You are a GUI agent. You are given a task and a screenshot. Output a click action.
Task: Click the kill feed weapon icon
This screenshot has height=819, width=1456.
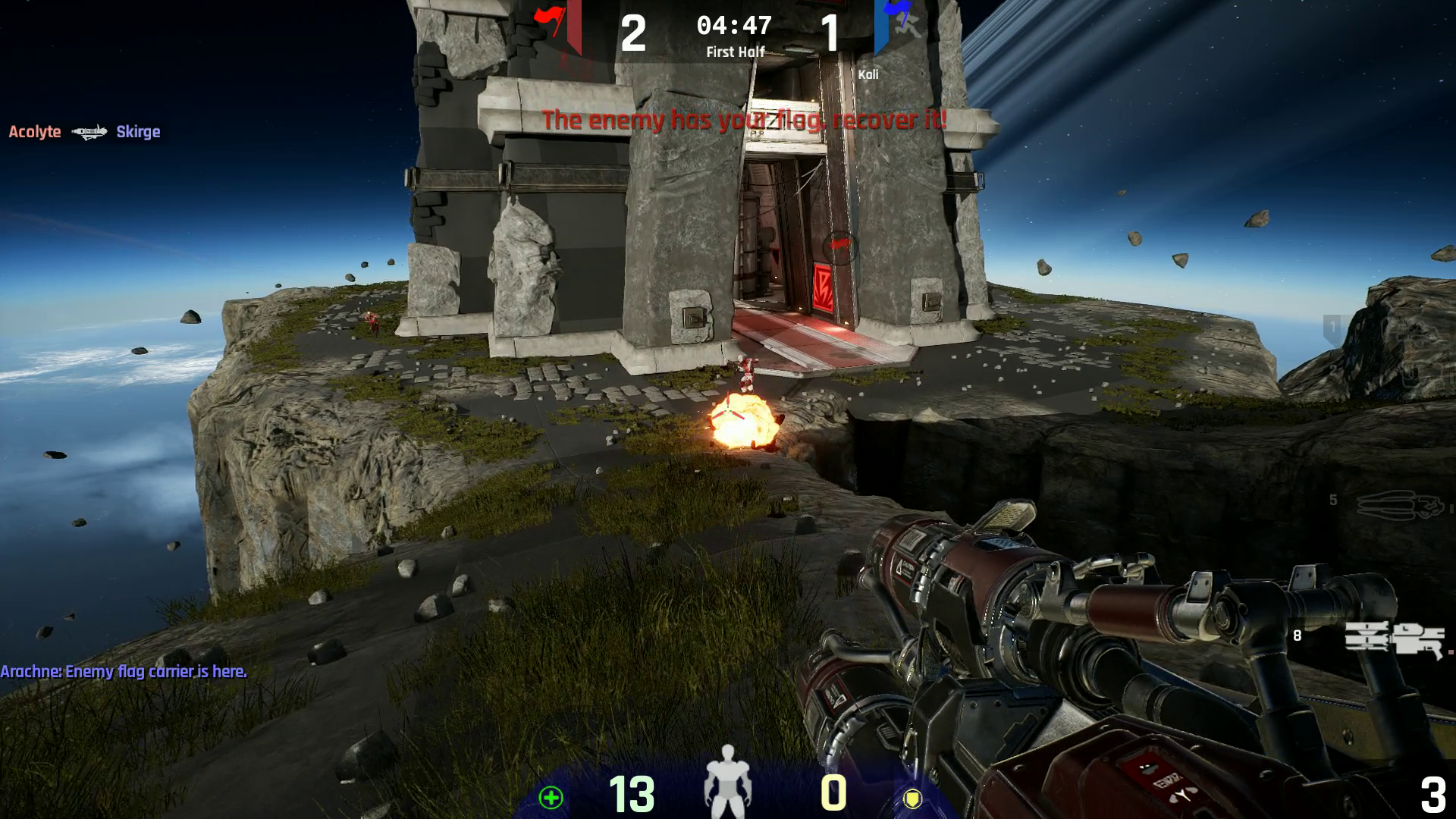click(x=89, y=133)
